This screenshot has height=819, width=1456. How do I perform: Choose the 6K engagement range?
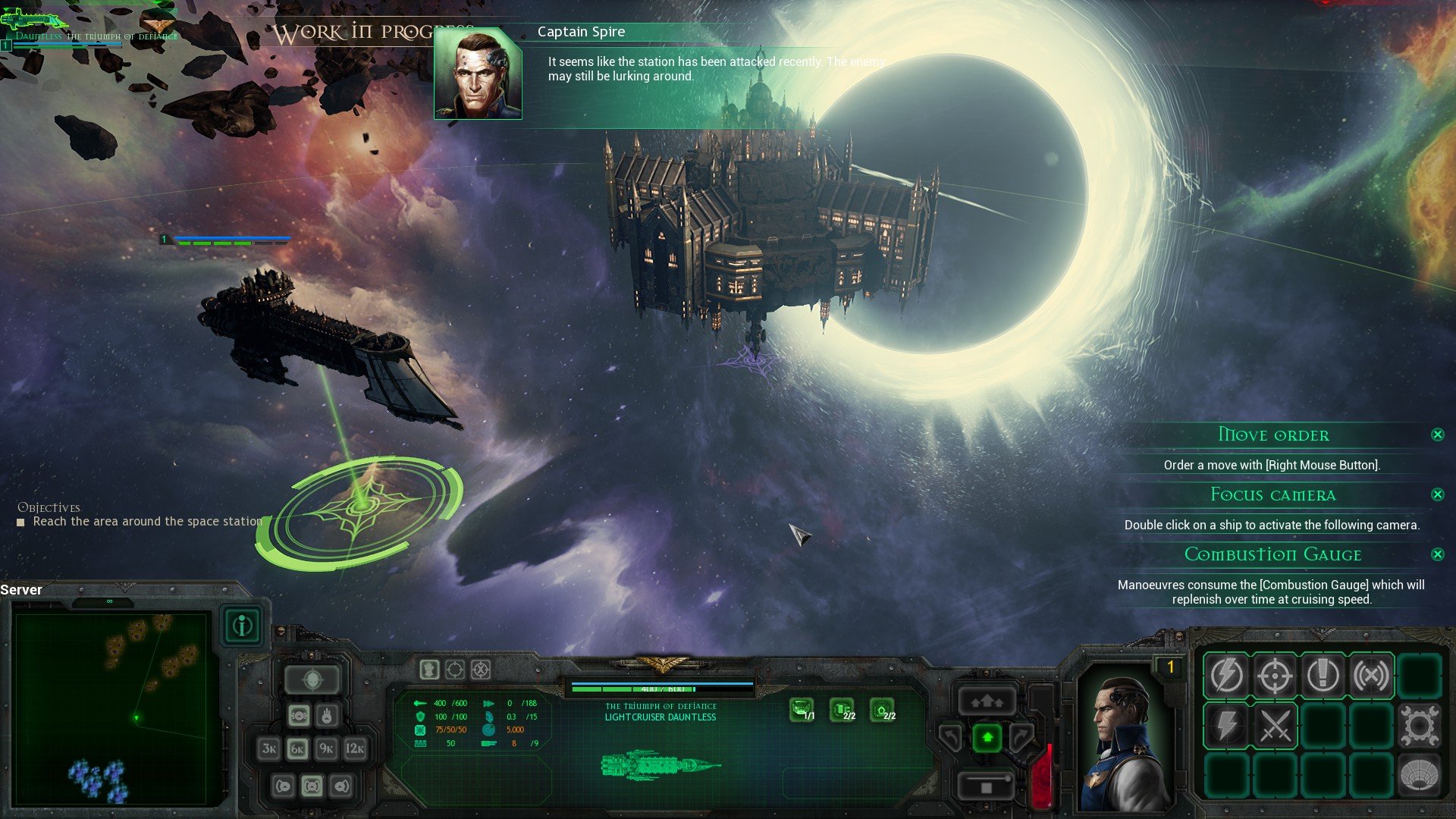tap(298, 748)
